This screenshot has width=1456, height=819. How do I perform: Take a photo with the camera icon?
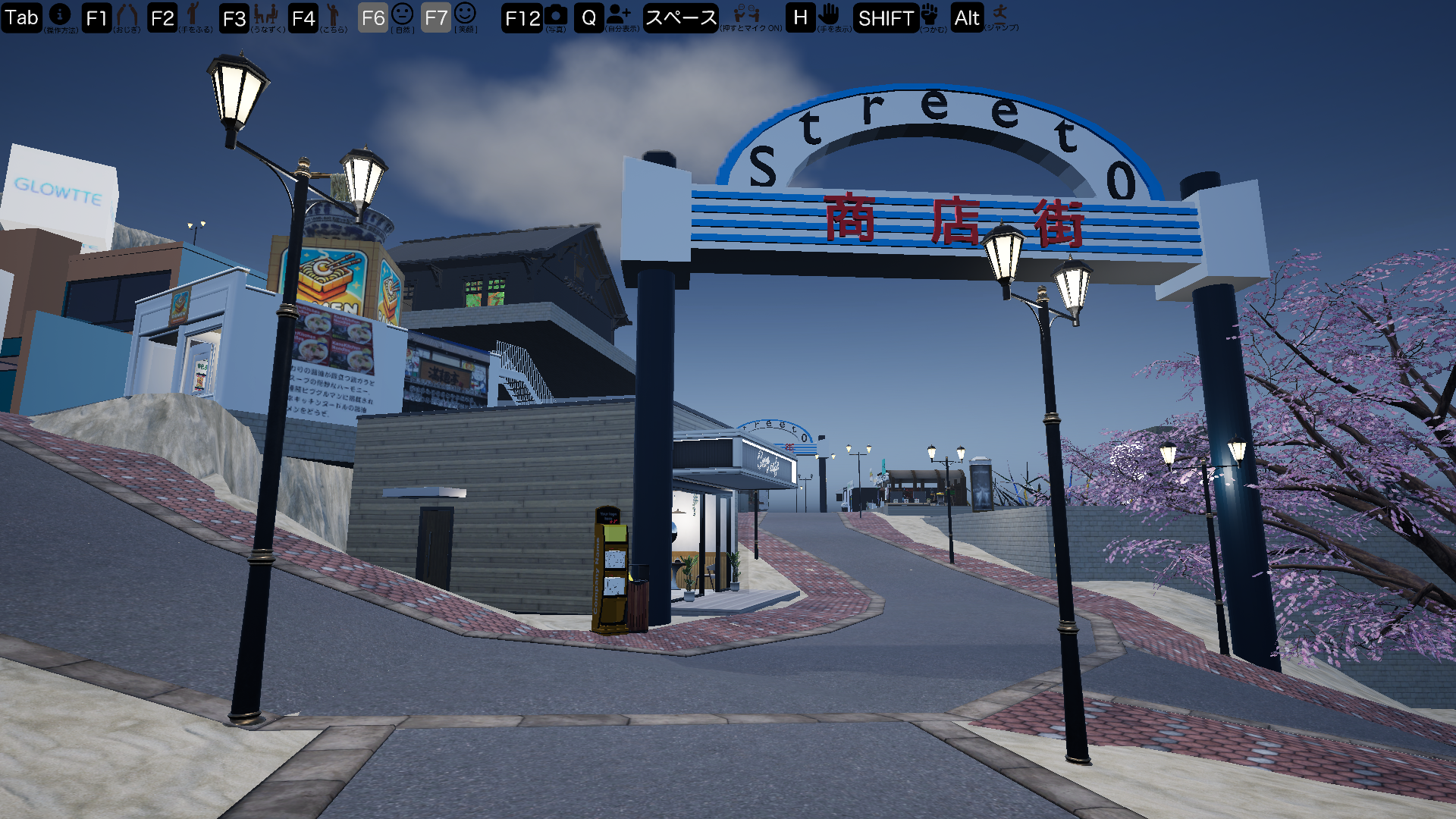(555, 14)
